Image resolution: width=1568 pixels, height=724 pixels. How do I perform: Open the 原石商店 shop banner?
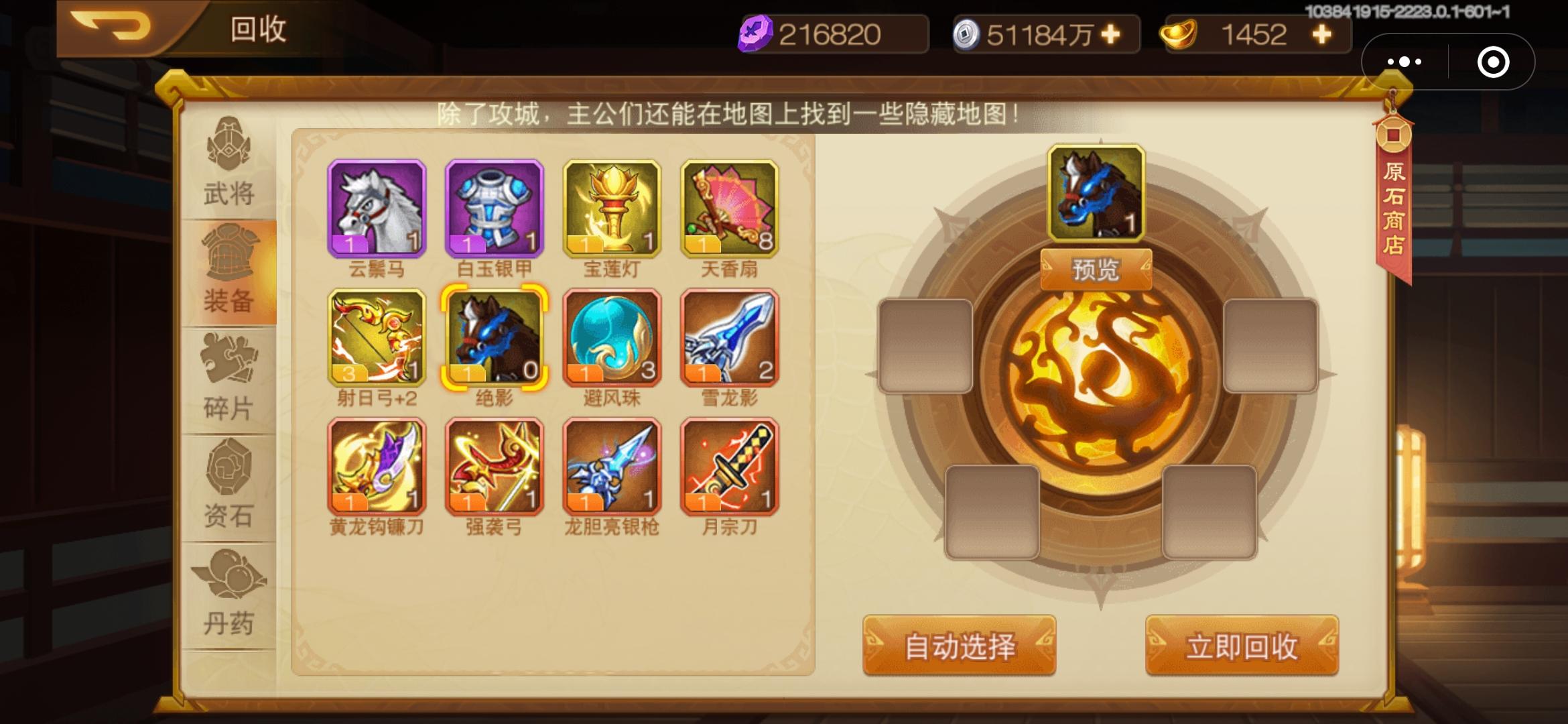pos(1395,194)
